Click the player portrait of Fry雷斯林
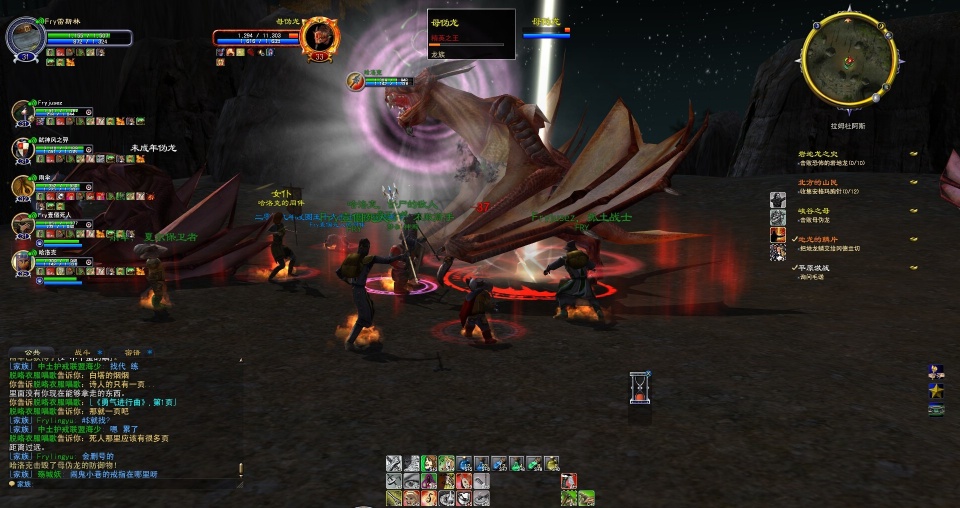The width and height of the screenshot is (960, 508). pos(25,39)
